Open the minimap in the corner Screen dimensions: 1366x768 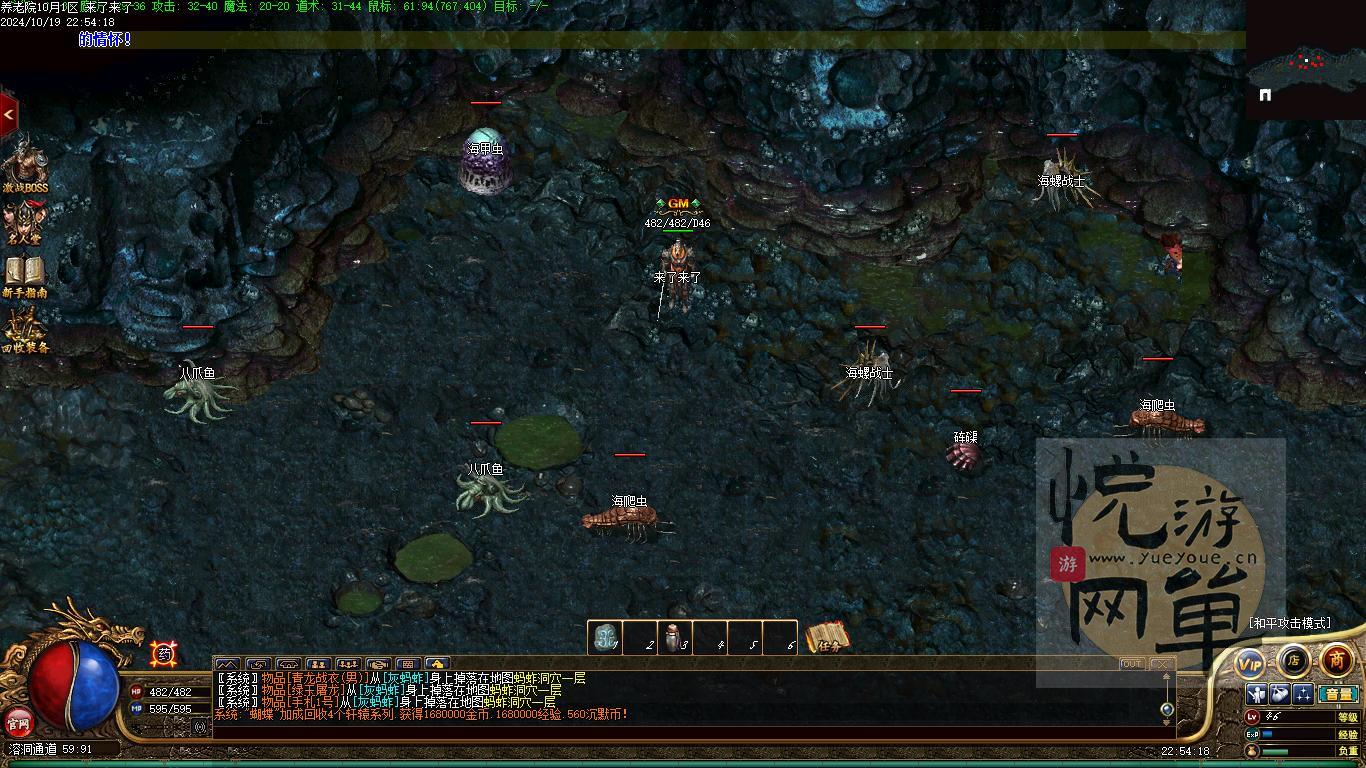pyautogui.click(x=1305, y=62)
